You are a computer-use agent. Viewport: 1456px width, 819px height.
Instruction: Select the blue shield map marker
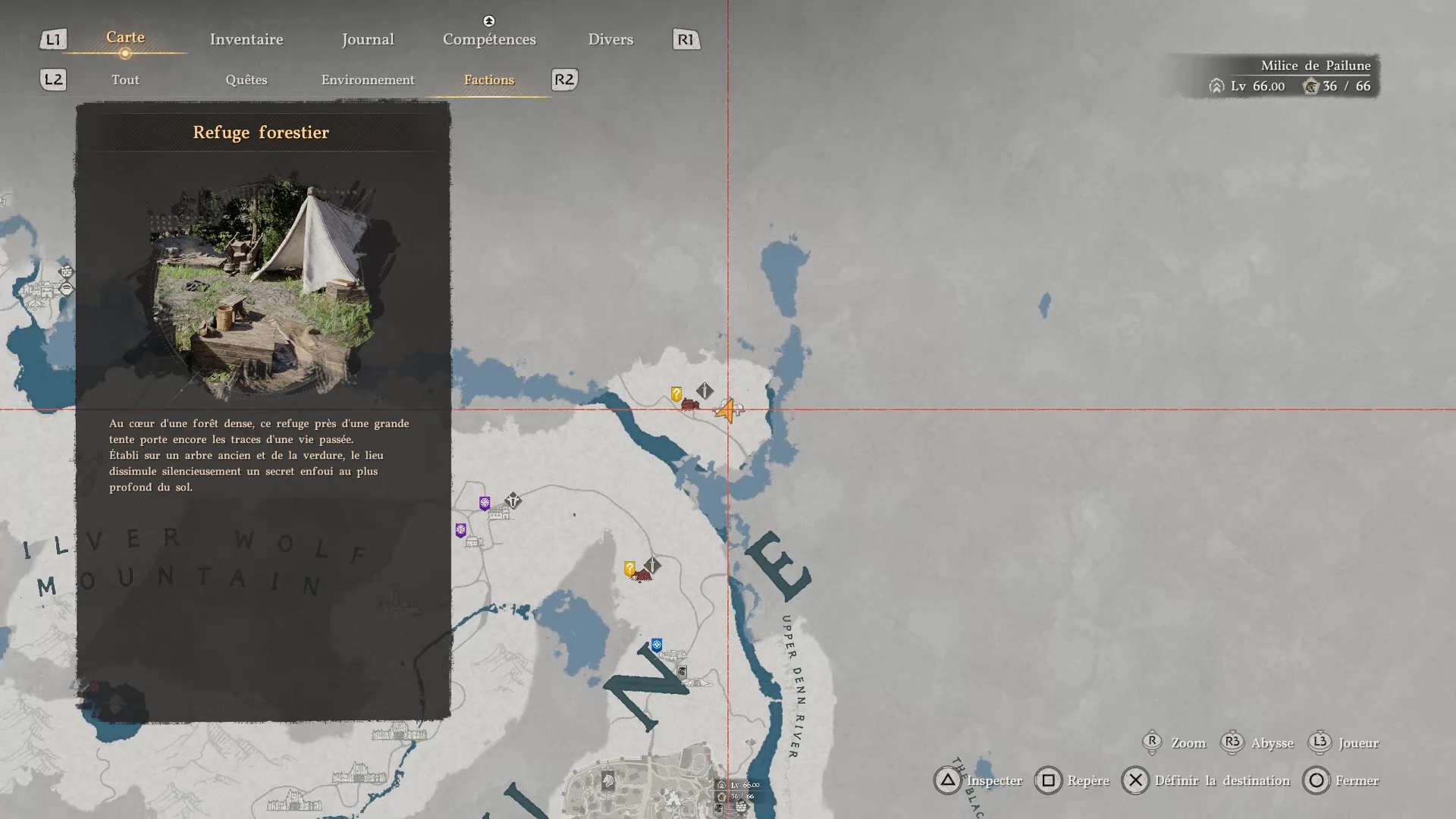[x=657, y=645]
